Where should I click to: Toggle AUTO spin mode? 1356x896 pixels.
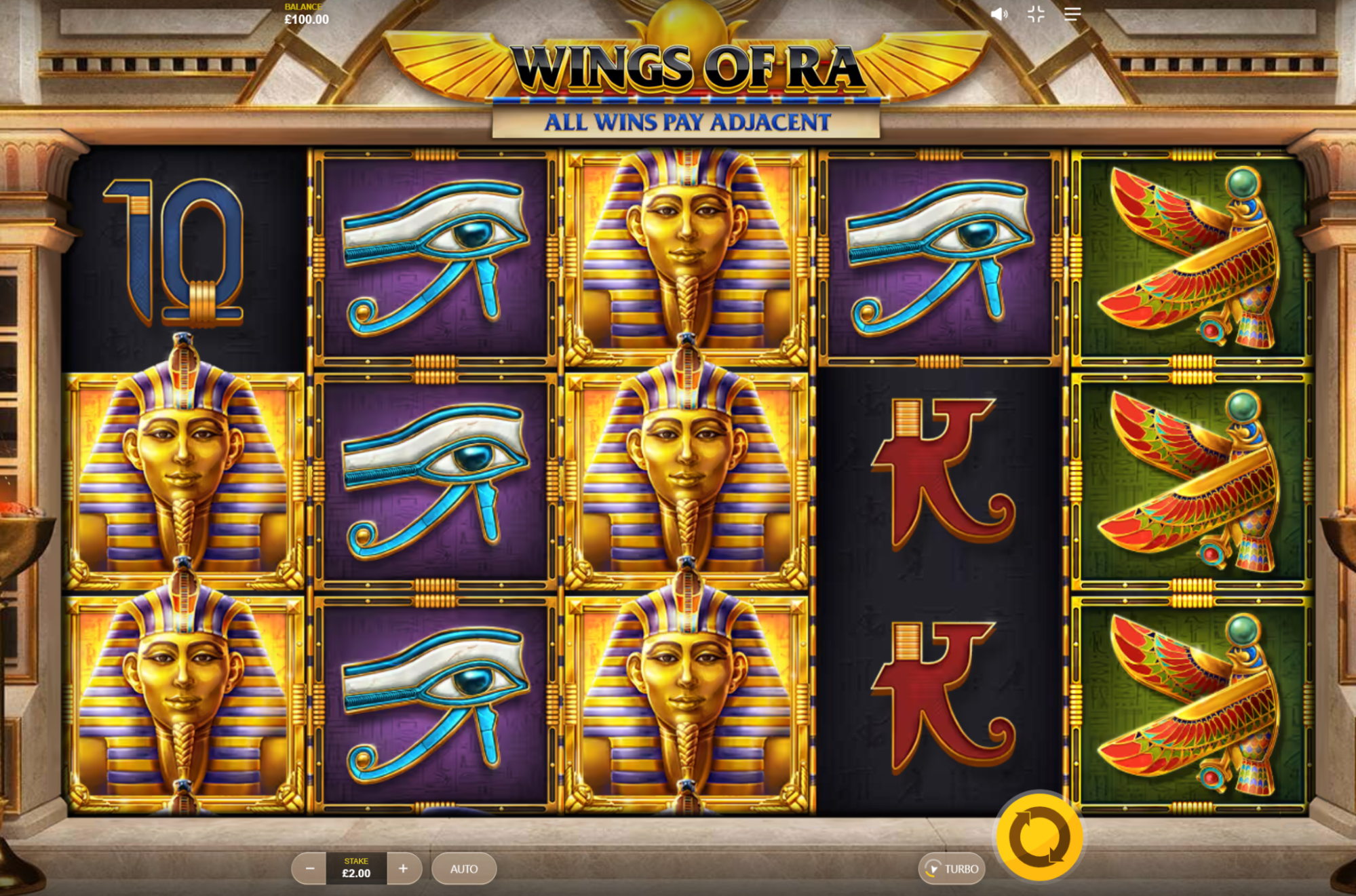(464, 869)
